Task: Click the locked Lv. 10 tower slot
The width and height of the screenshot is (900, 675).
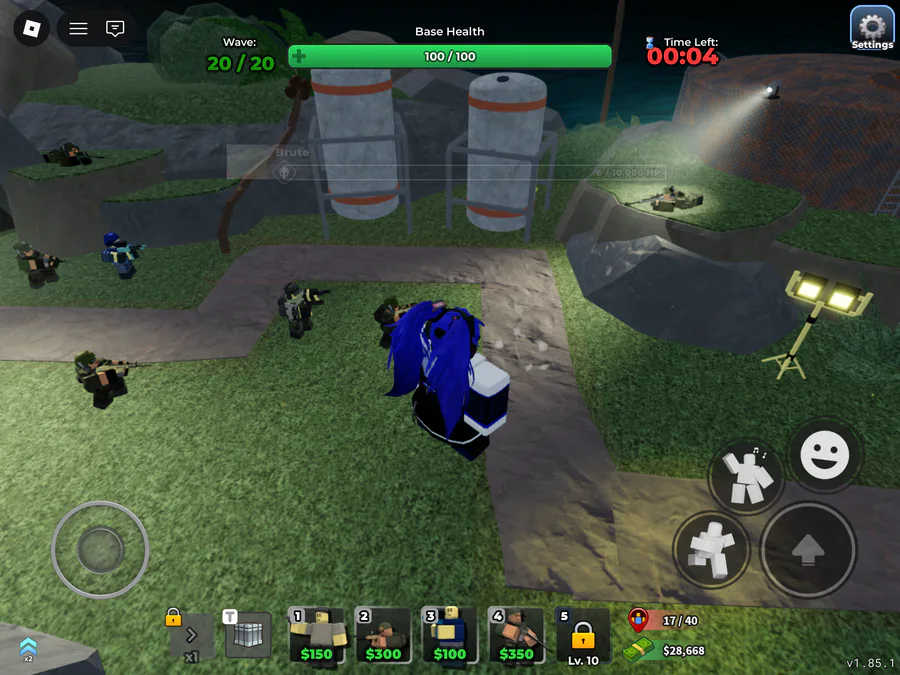Action: (583, 636)
